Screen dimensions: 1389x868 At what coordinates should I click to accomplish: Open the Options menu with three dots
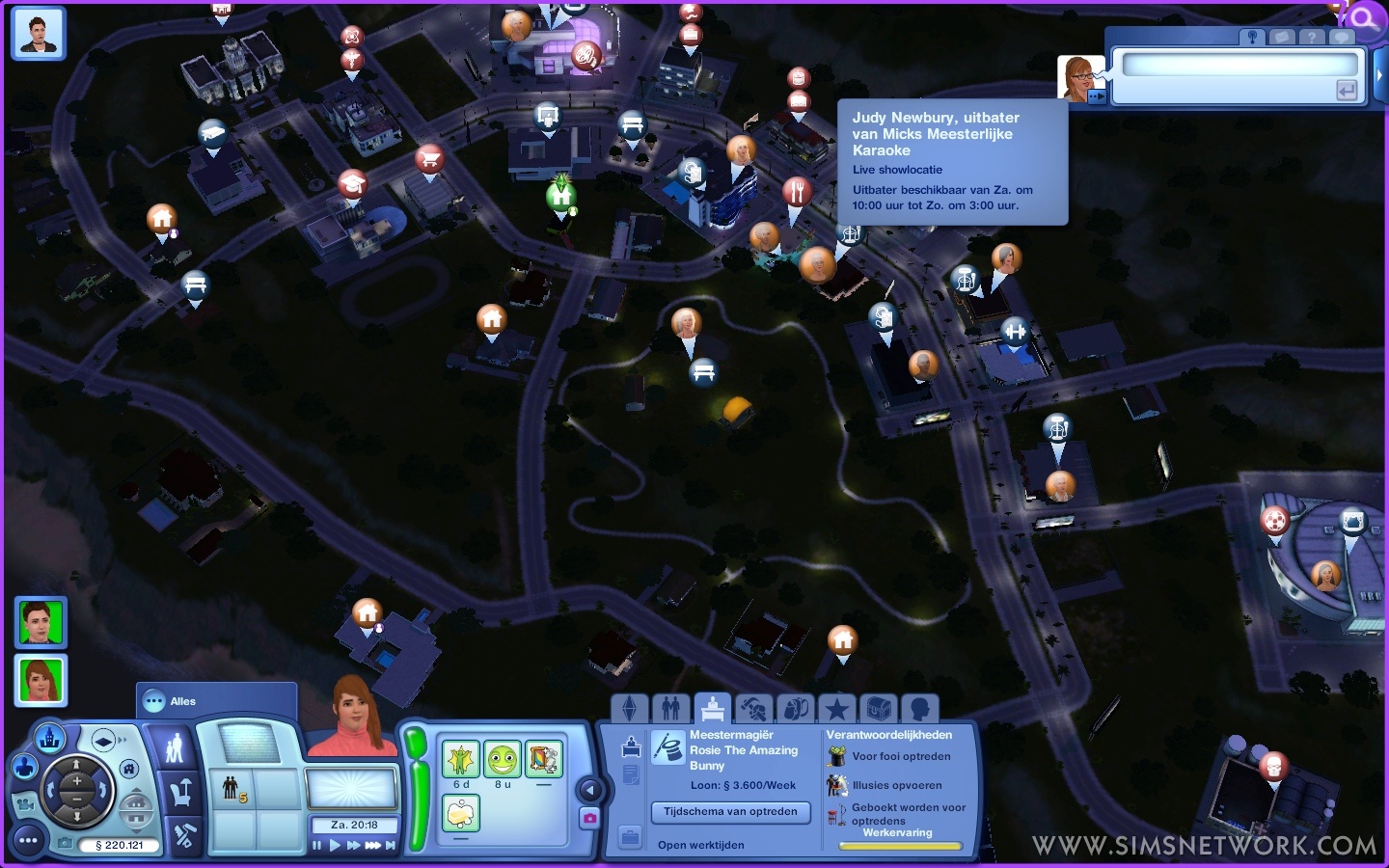(x=28, y=841)
